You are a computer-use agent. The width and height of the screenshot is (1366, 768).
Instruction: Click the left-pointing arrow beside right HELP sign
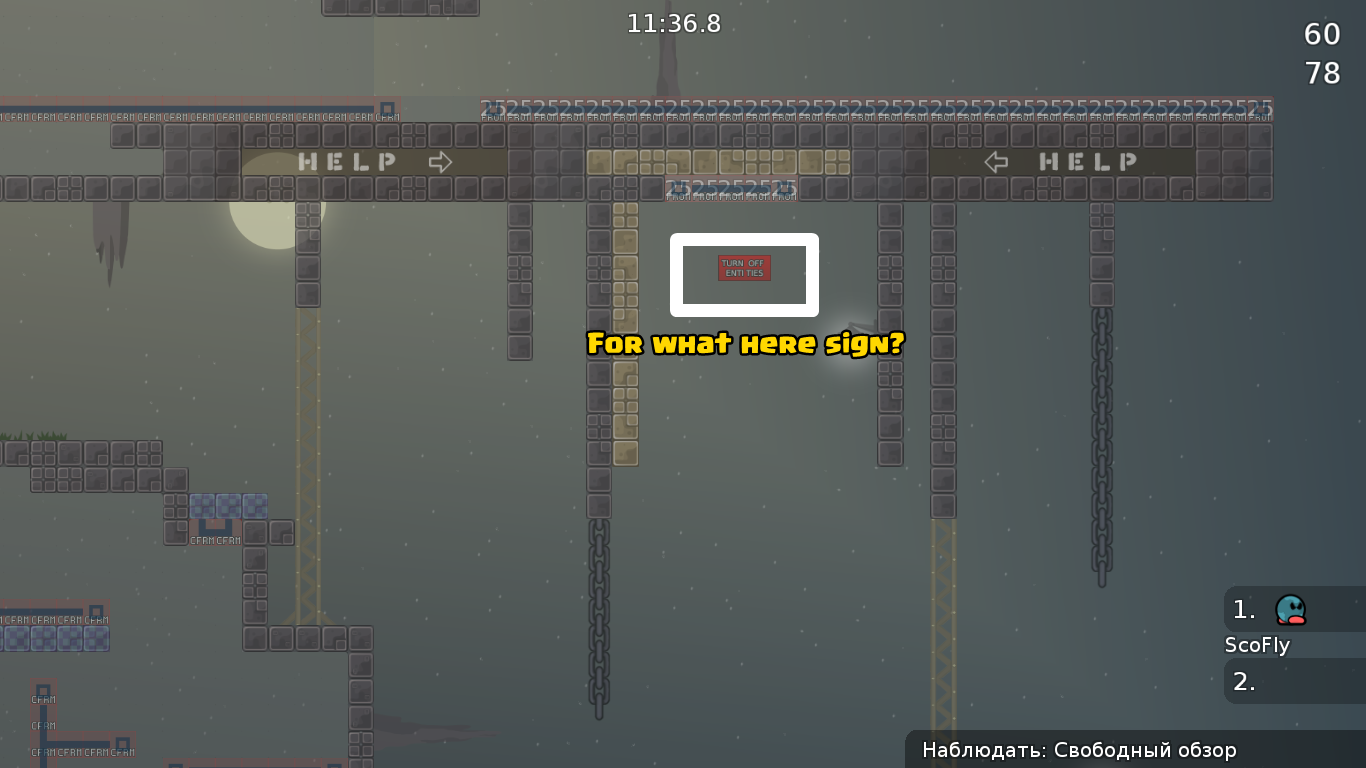click(996, 161)
